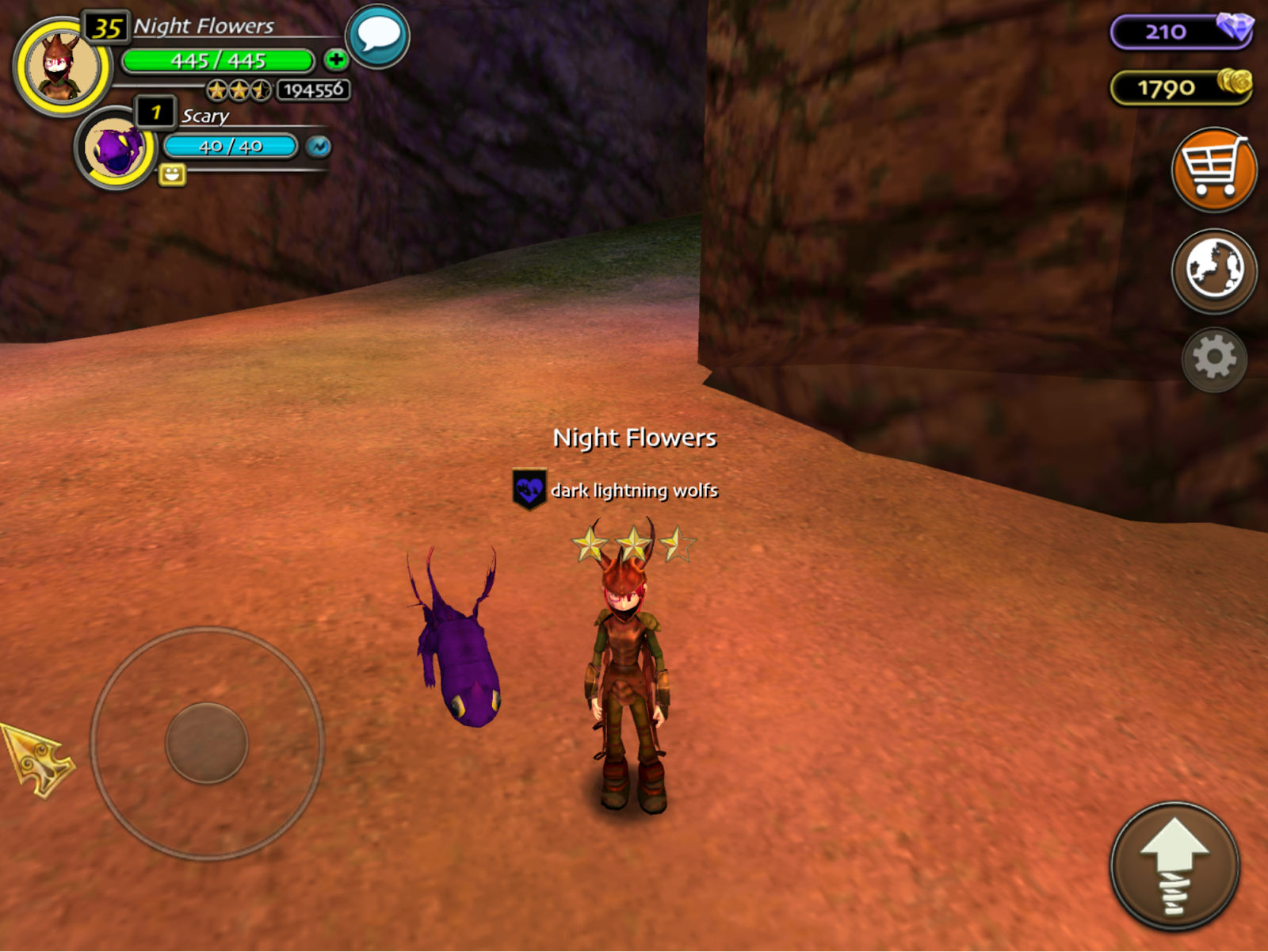
Task: Select the Night Flowers player avatar portrait
Action: (x=62, y=67)
